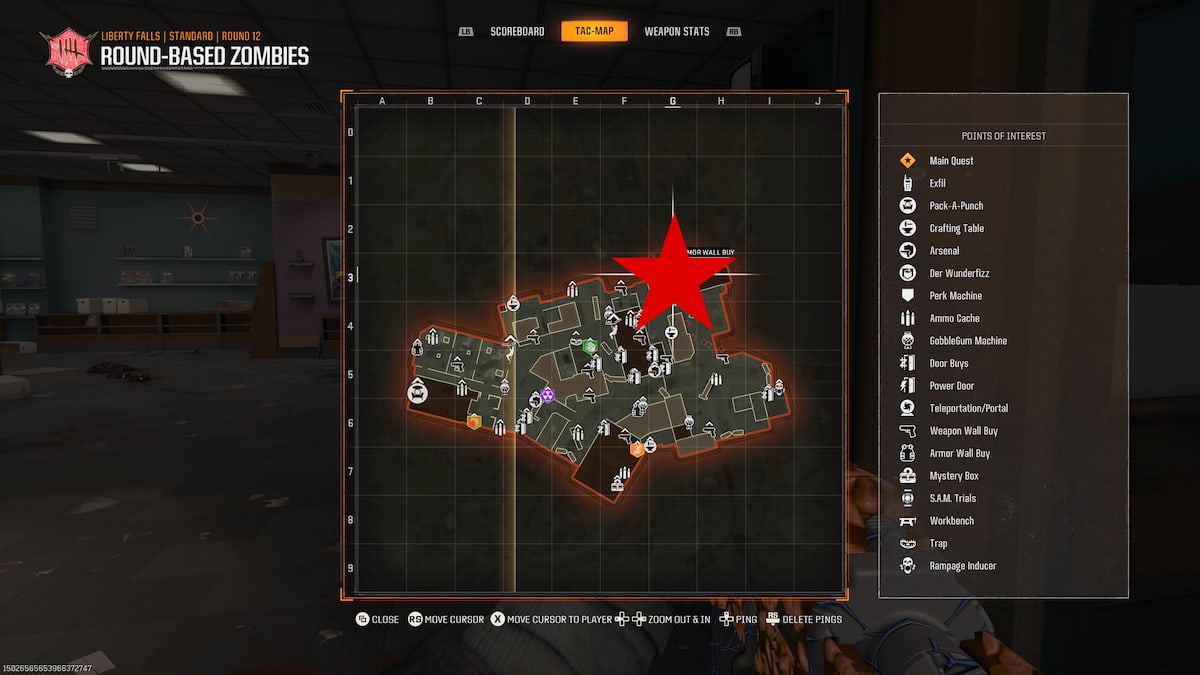Image resolution: width=1200 pixels, height=675 pixels.
Task: Switch to the Scoreboard tab
Action: (x=517, y=32)
